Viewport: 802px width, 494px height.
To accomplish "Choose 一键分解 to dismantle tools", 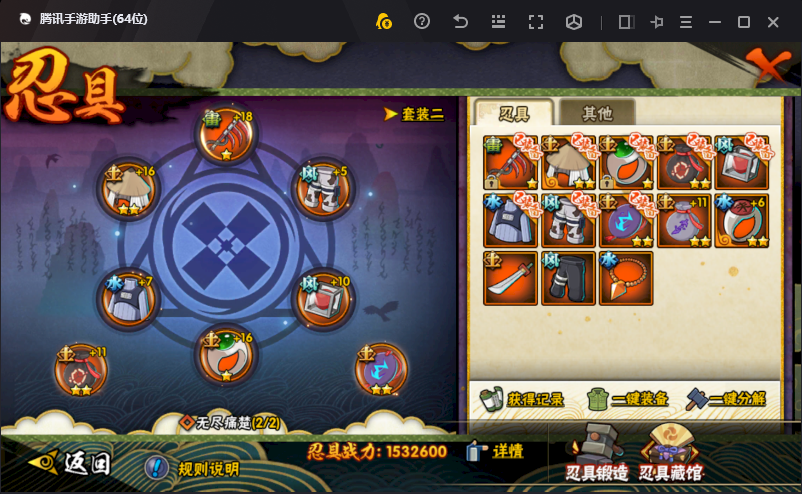I will [726, 399].
